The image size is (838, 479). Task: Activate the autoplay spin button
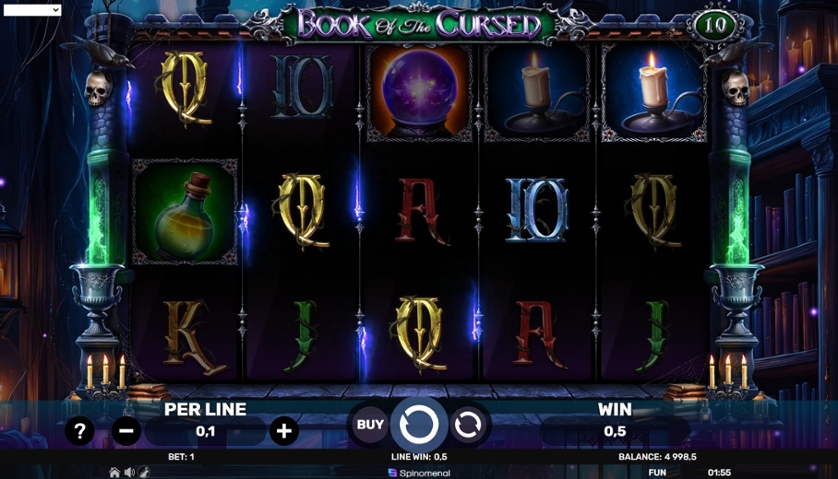point(467,425)
